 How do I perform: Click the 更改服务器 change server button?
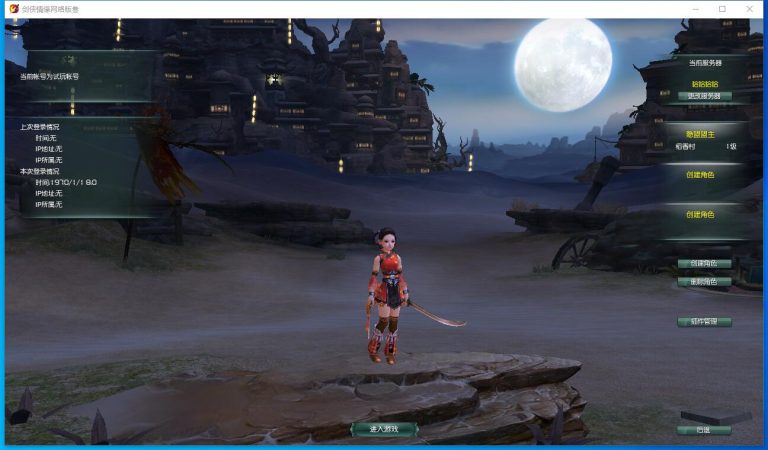point(704,97)
